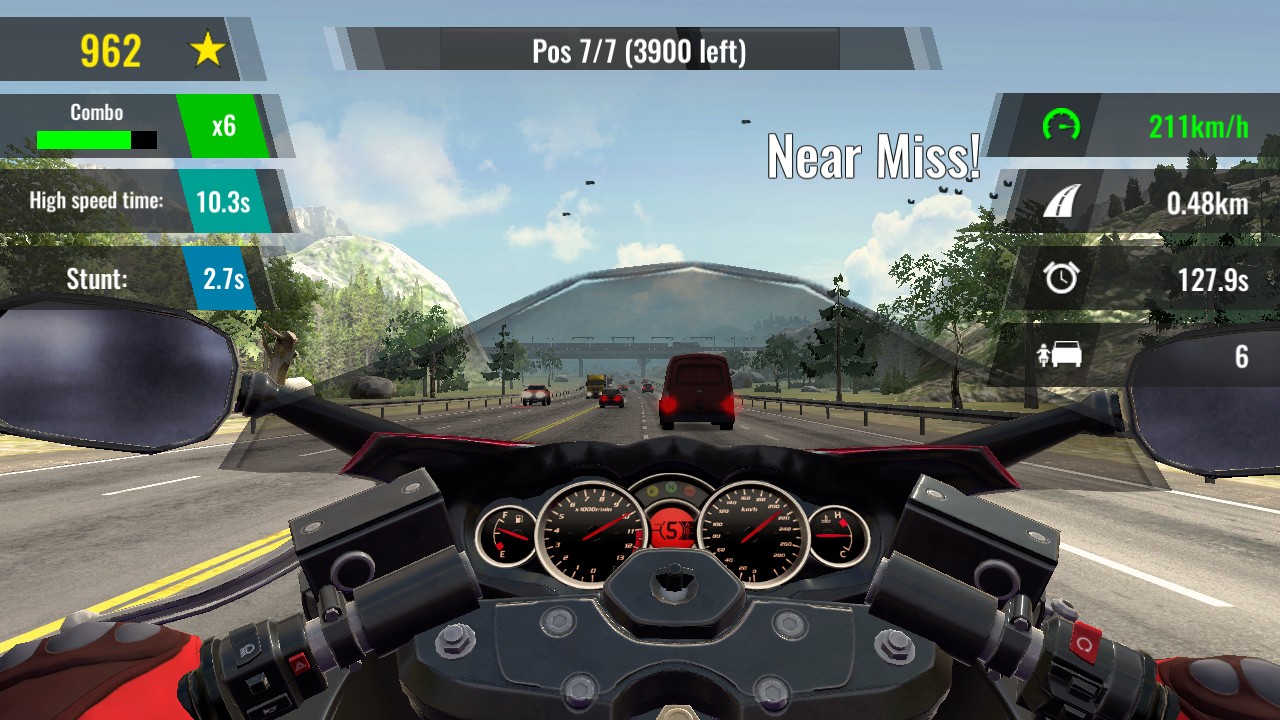Expand the Pos 7/7 position banner

pos(639,52)
